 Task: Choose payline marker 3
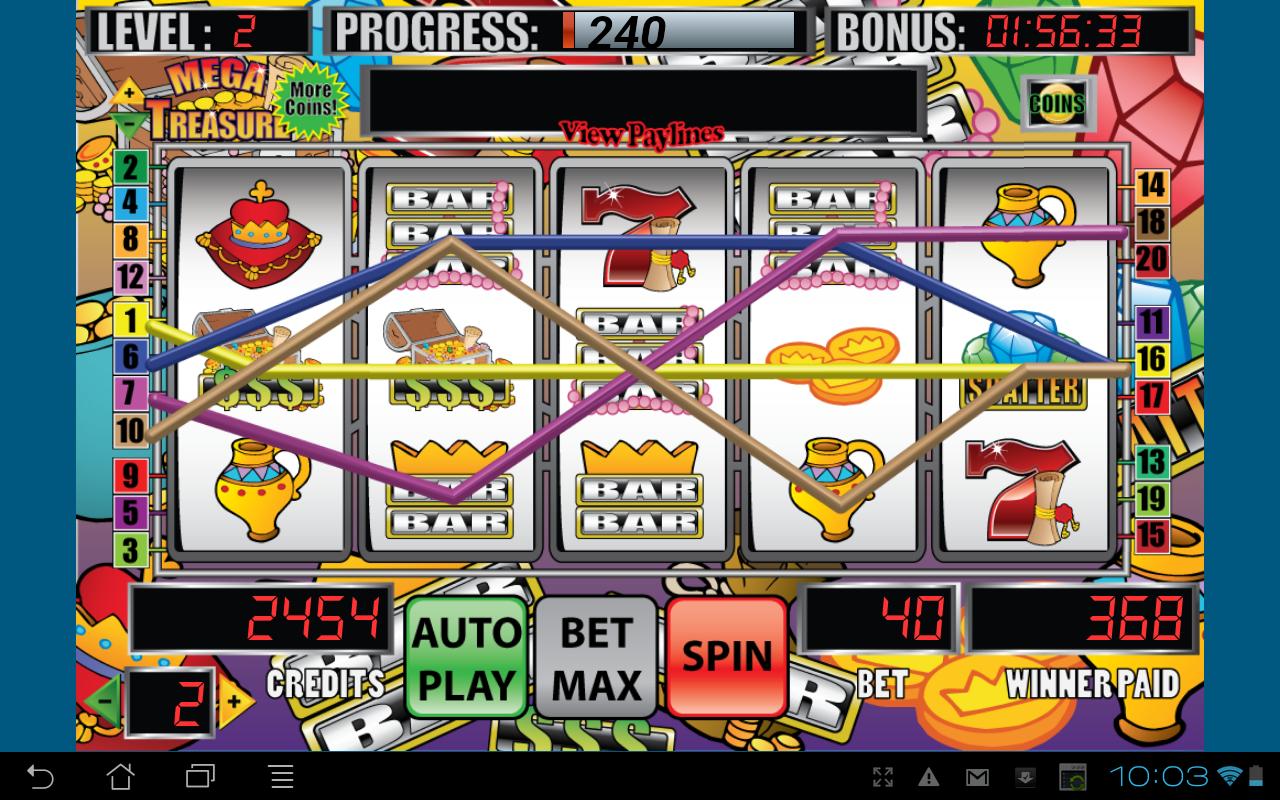[130, 549]
